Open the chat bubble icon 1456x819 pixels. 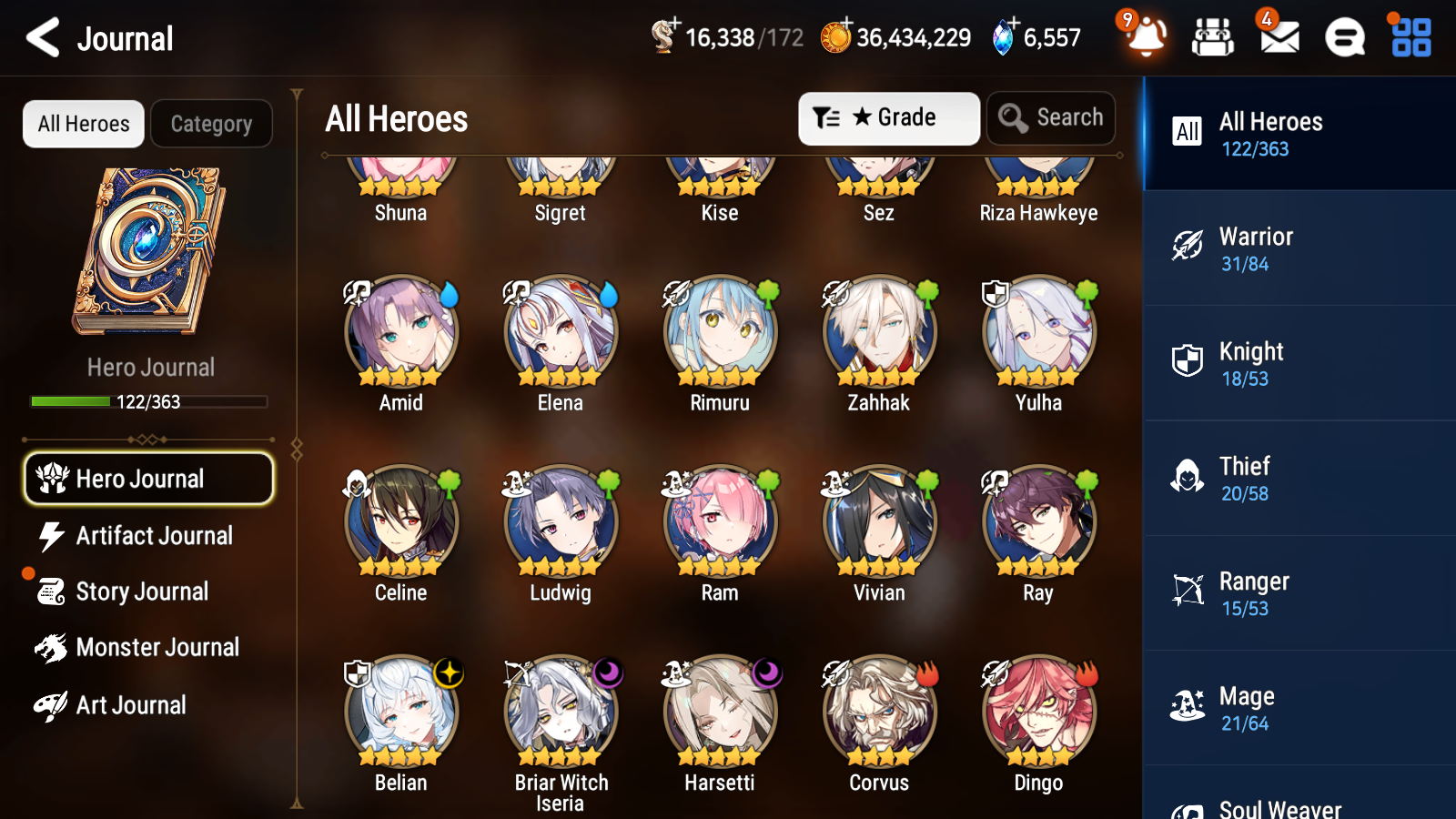tap(1343, 37)
